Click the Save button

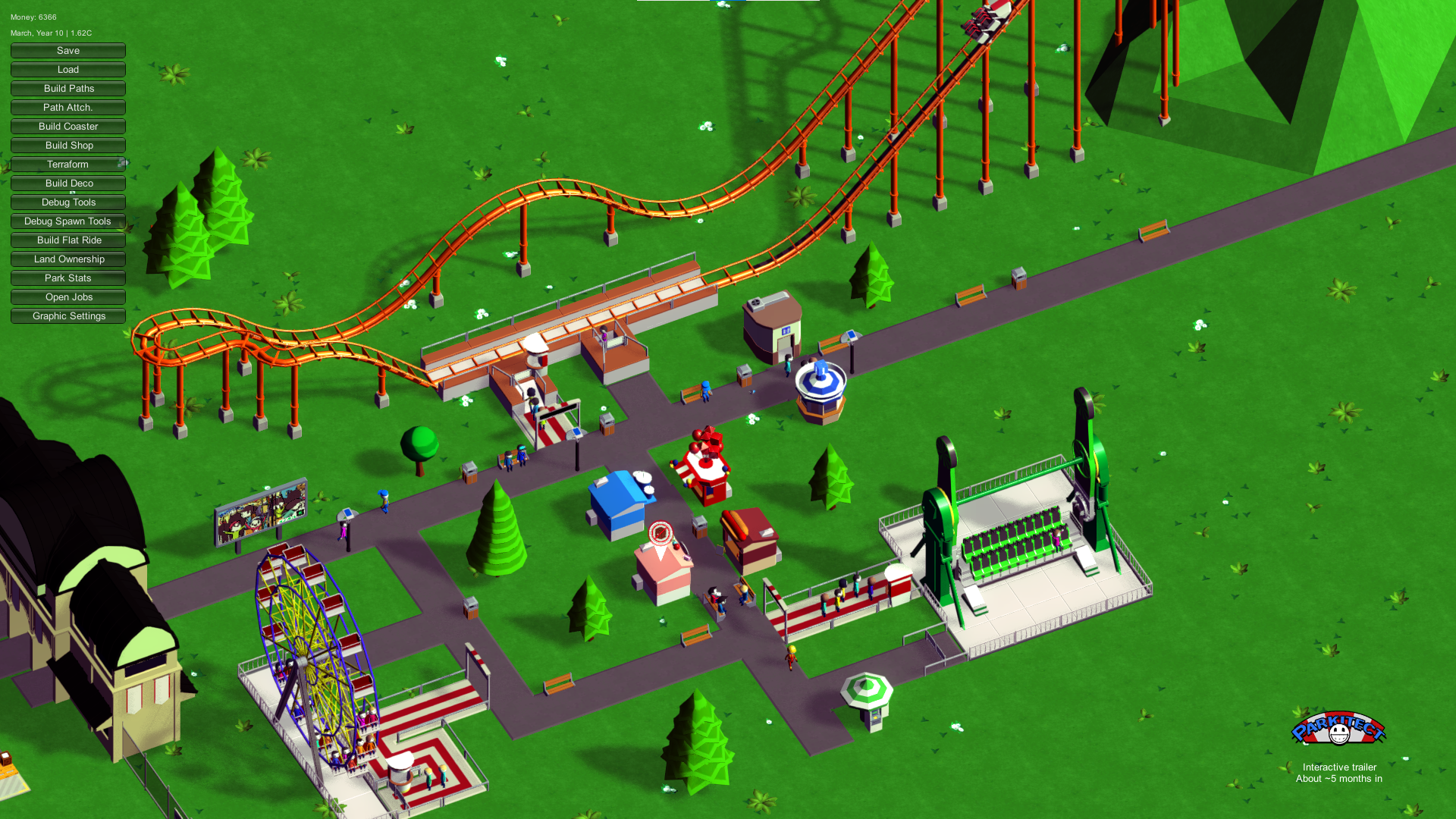click(x=68, y=51)
